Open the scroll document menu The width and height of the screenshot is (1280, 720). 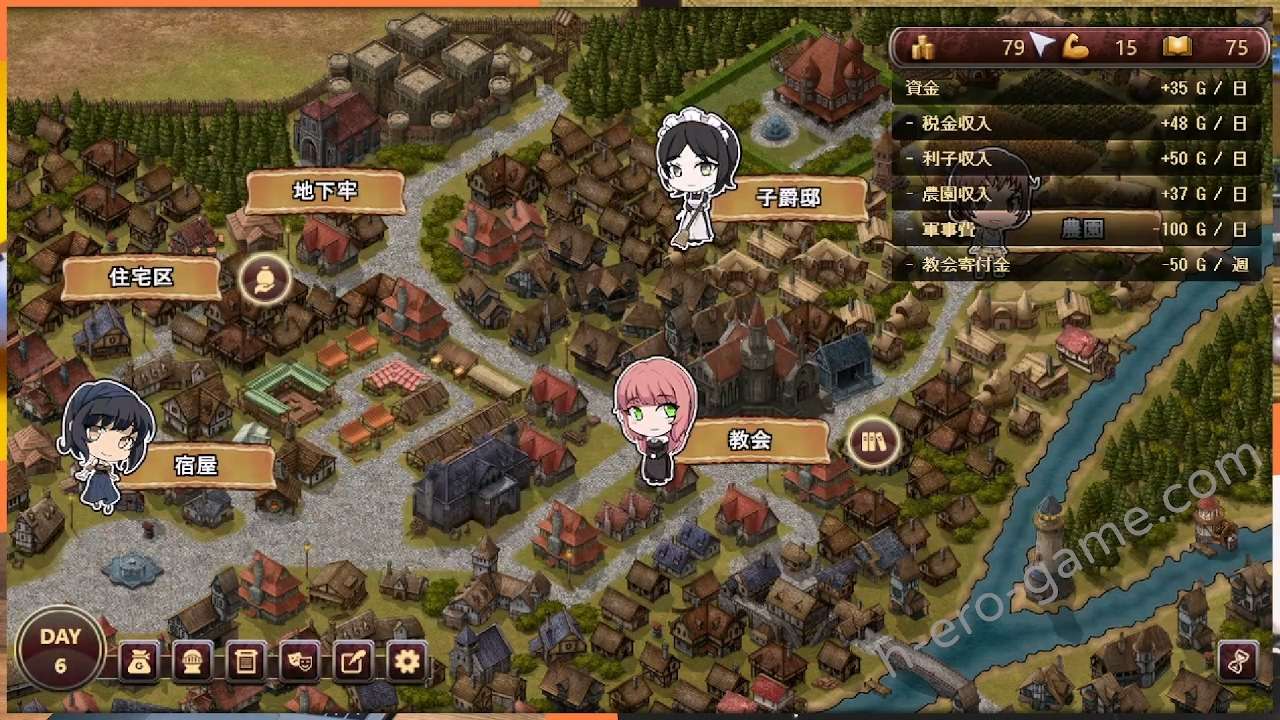(245, 661)
